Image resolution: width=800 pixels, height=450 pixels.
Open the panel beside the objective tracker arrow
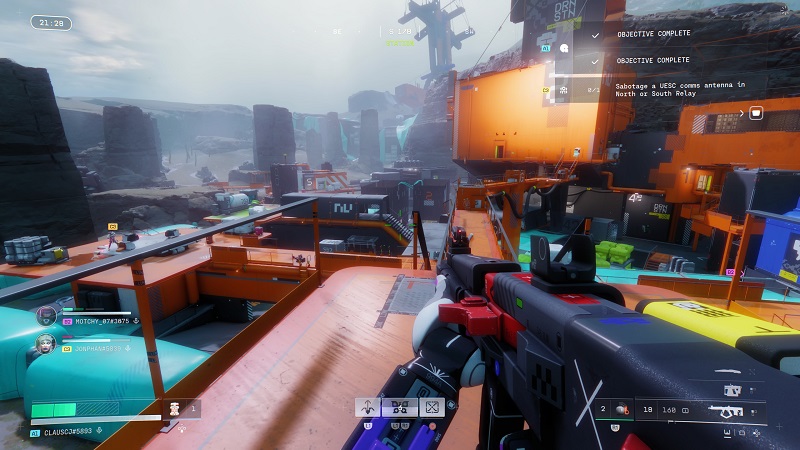click(x=756, y=113)
